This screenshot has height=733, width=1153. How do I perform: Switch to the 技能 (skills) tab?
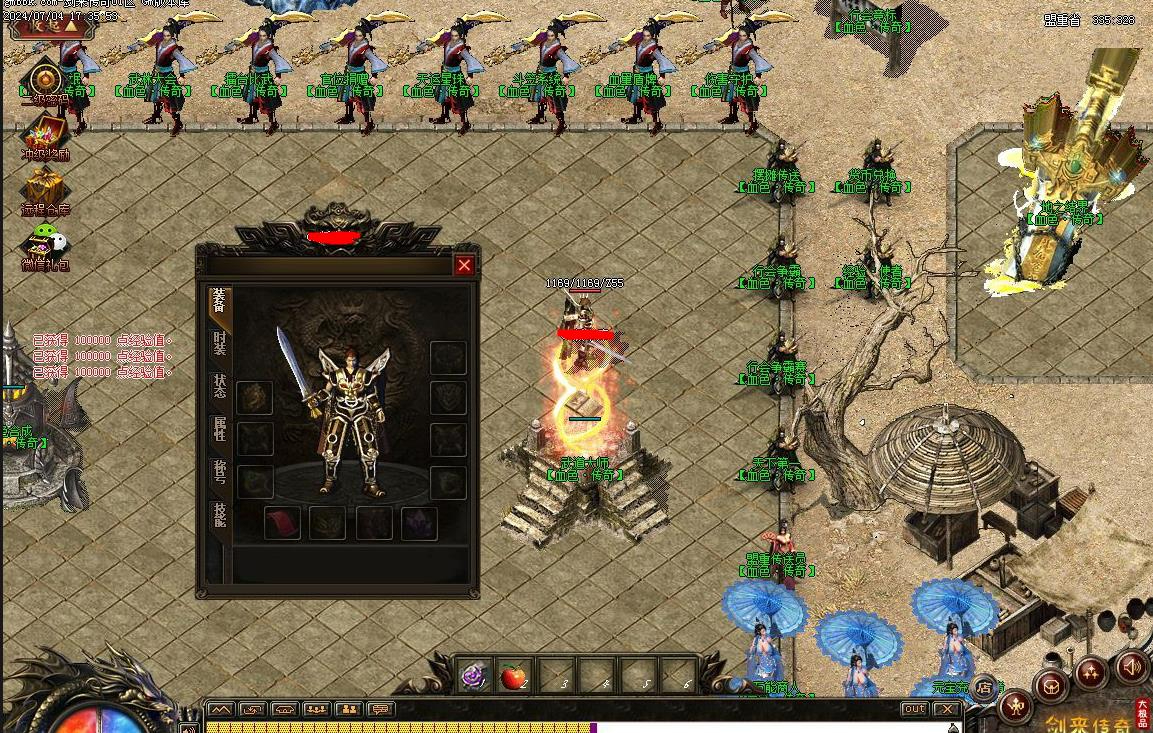pos(219,516)
